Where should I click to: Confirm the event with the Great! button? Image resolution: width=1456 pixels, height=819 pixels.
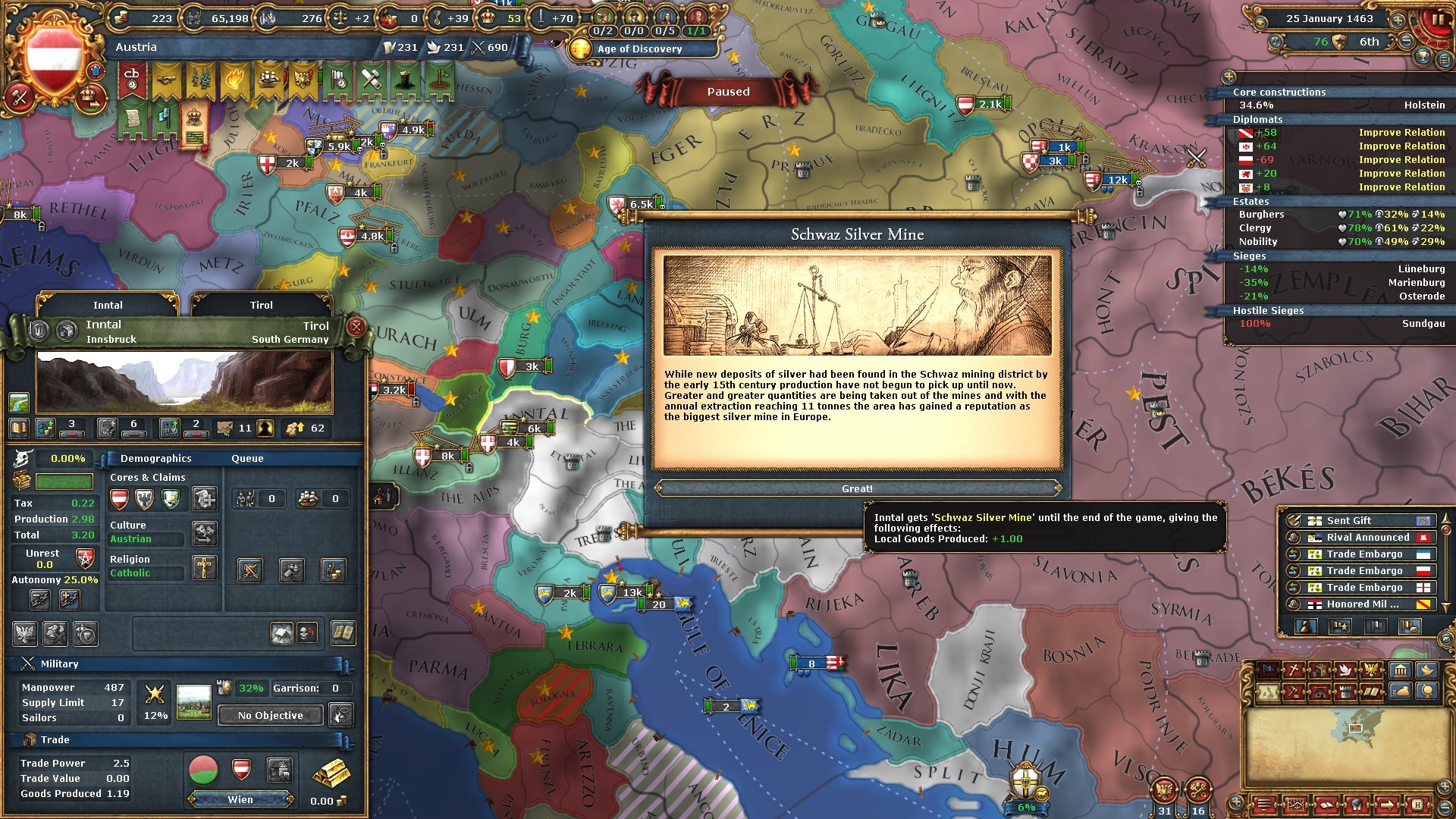pos(857,489)
